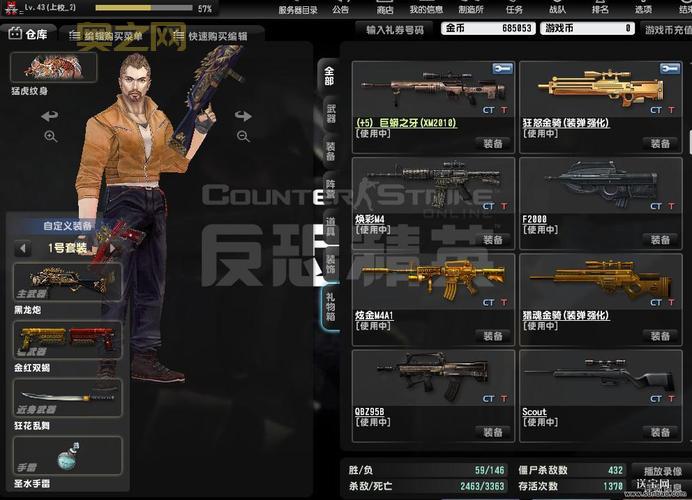
Task: Open the 商店 shop menu
Action: tap(385, 9)
